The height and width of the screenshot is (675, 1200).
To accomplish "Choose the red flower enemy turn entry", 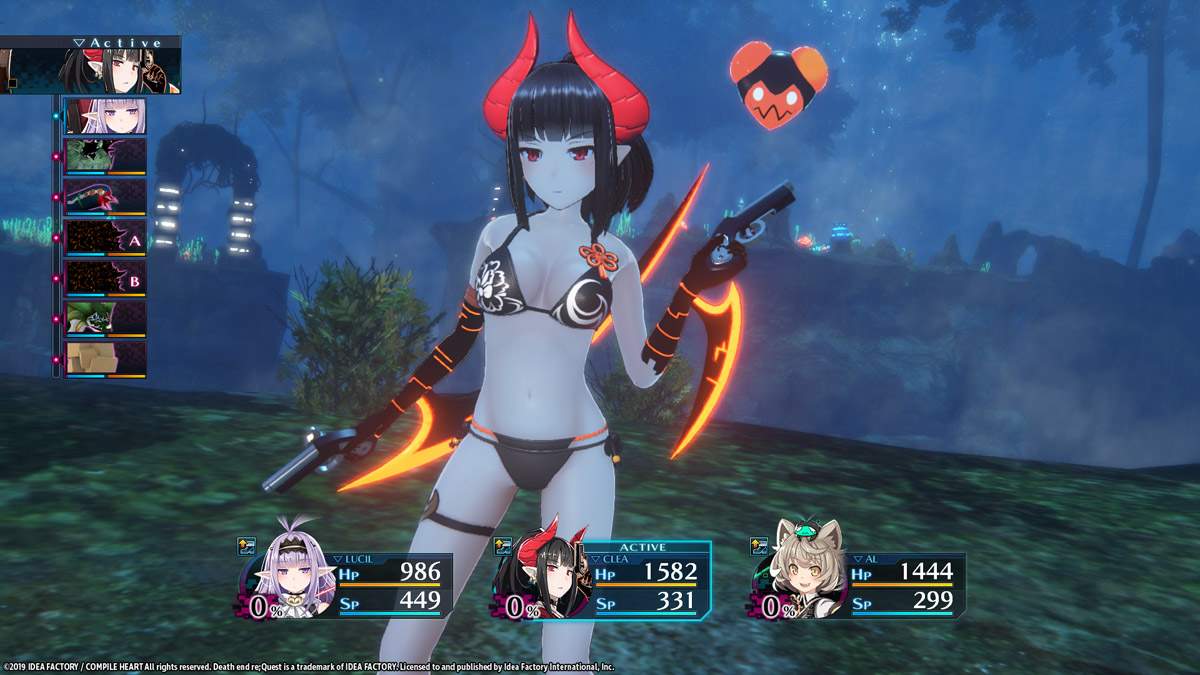I will pyautogui.click(x=105, y=197).
